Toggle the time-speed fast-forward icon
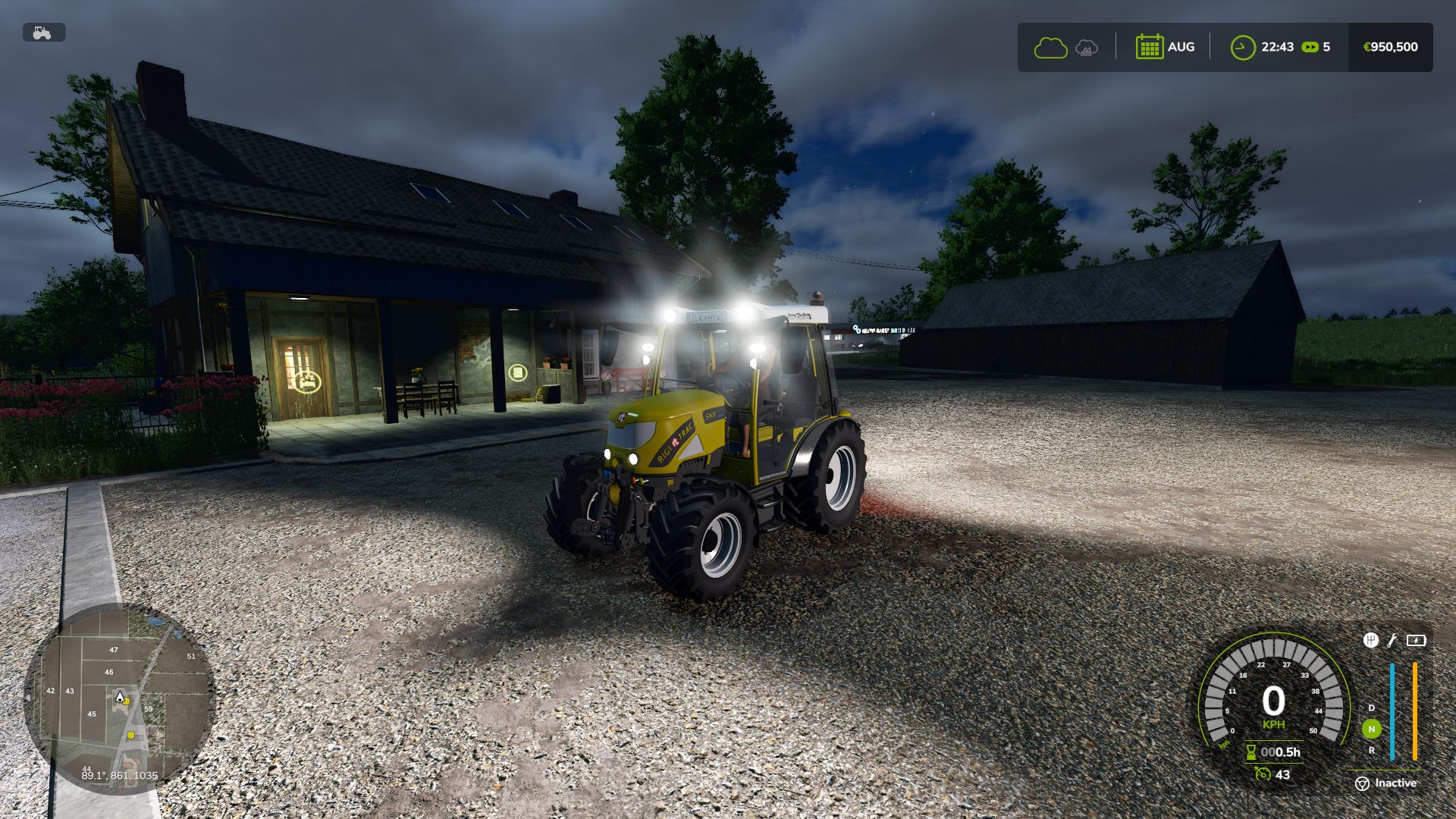1456x819 pixels. 1310,47
